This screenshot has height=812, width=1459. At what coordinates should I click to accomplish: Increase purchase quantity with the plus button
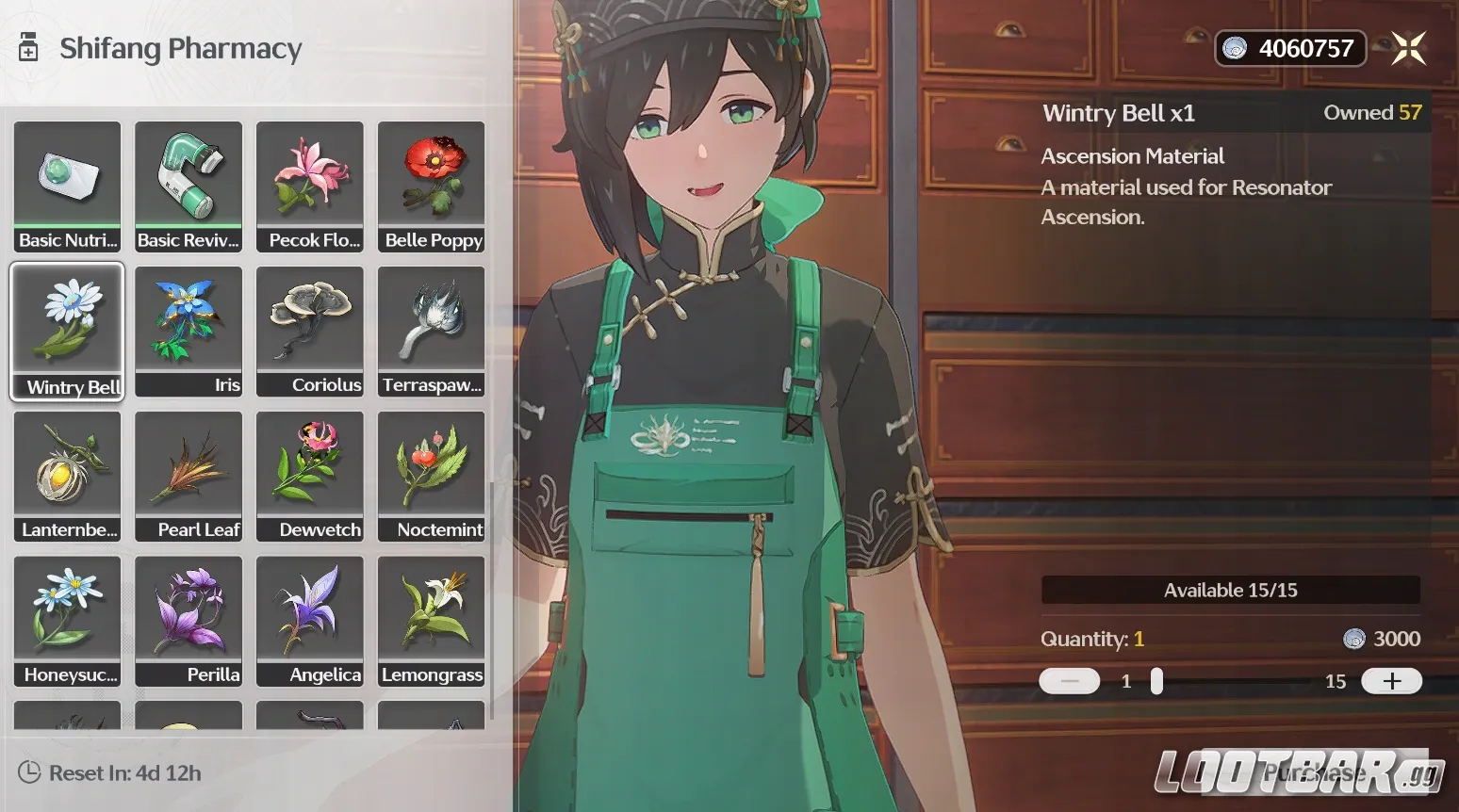click(x=1391, y=681)
